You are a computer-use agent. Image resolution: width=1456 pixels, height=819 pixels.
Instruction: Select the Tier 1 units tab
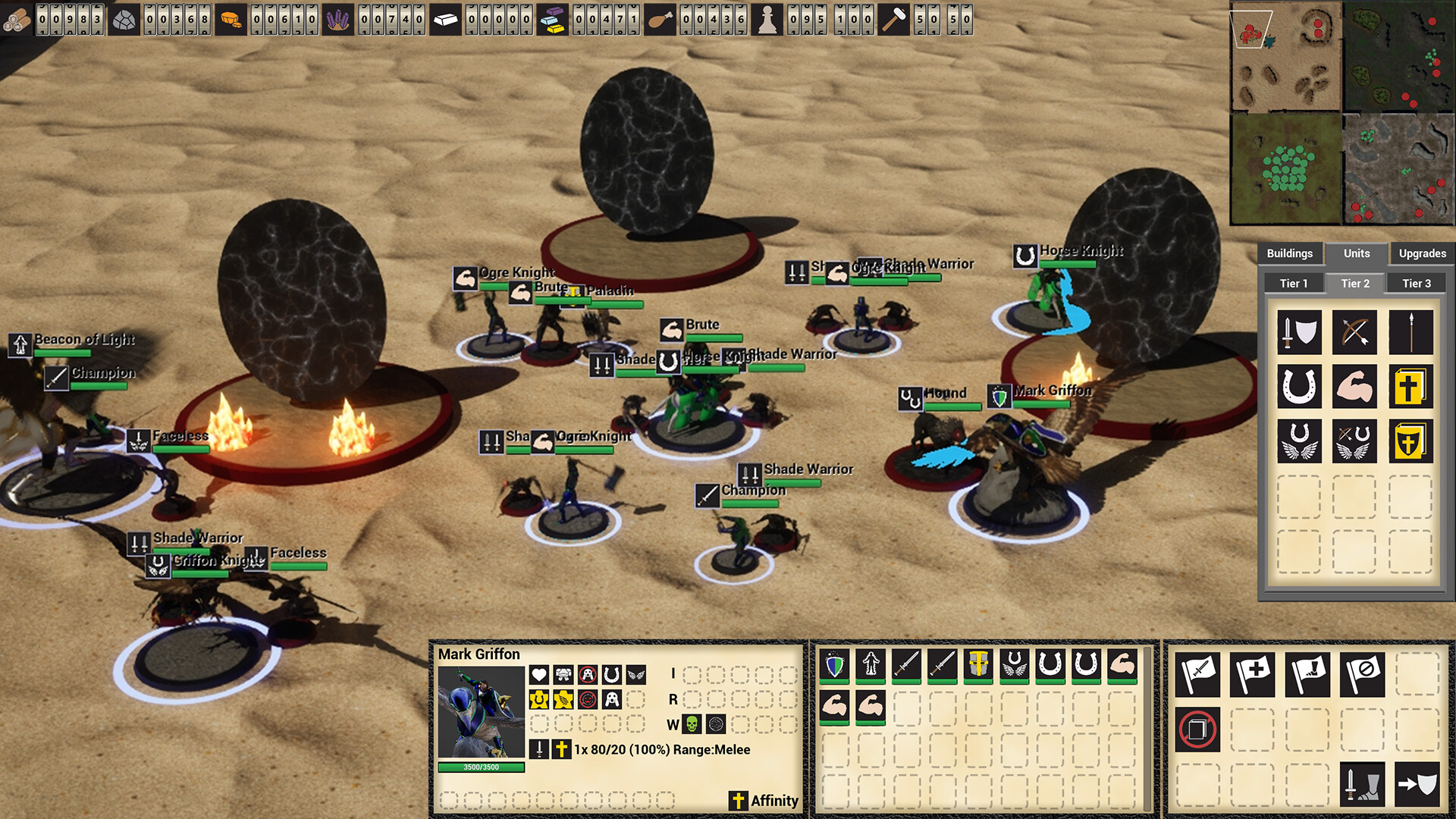pyautogui.click(x=1294, y=284)
